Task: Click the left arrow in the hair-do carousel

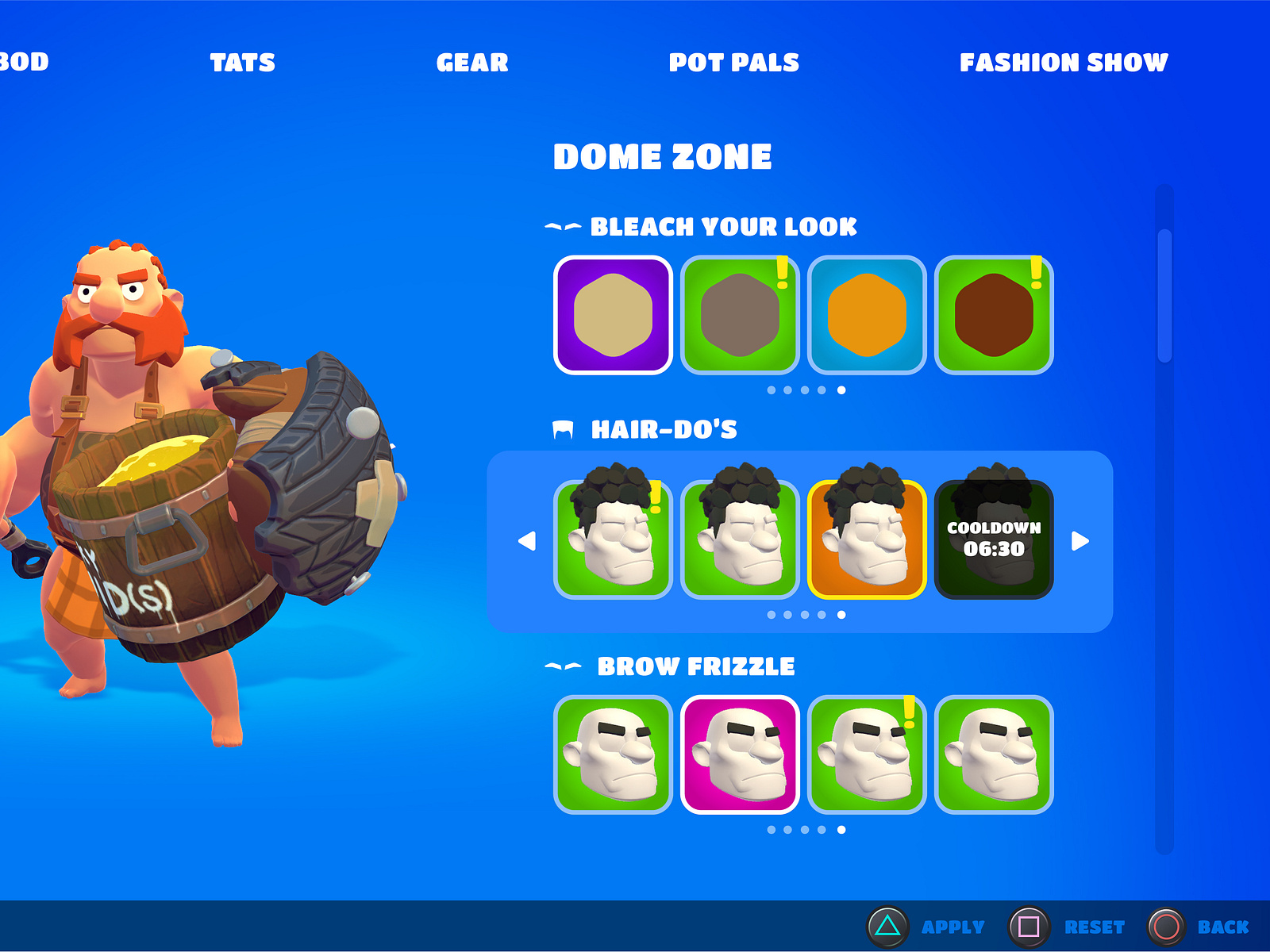Action: click(528, 541)
